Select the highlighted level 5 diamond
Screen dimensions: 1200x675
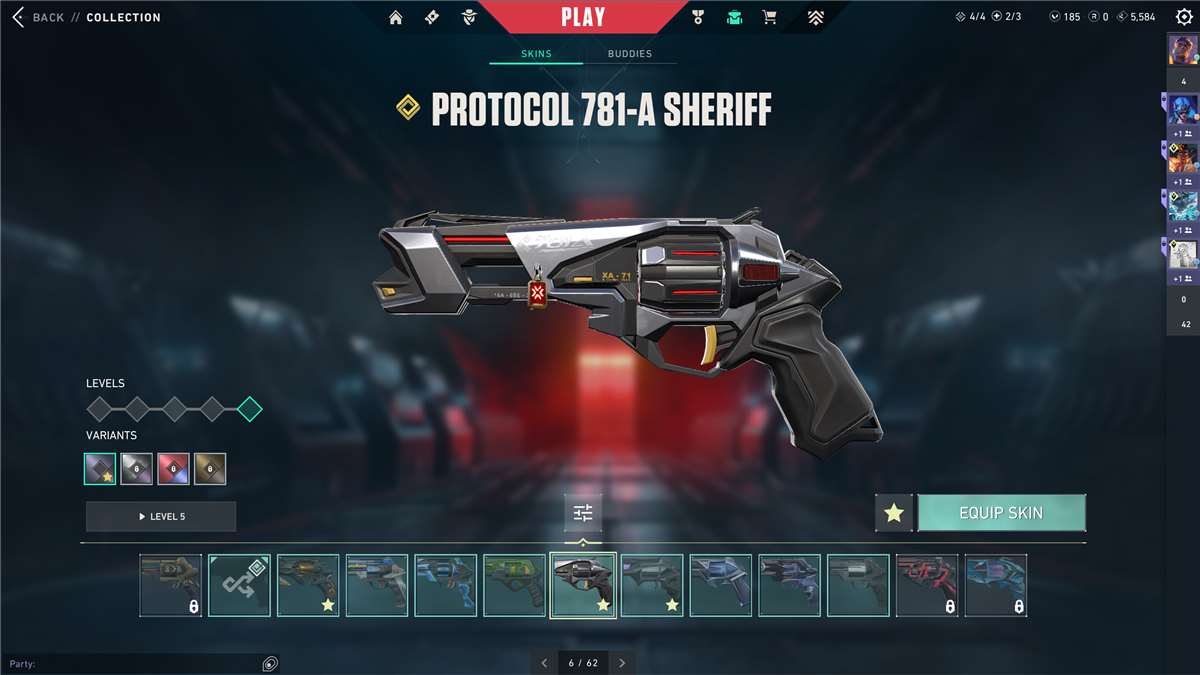(250, 408)
